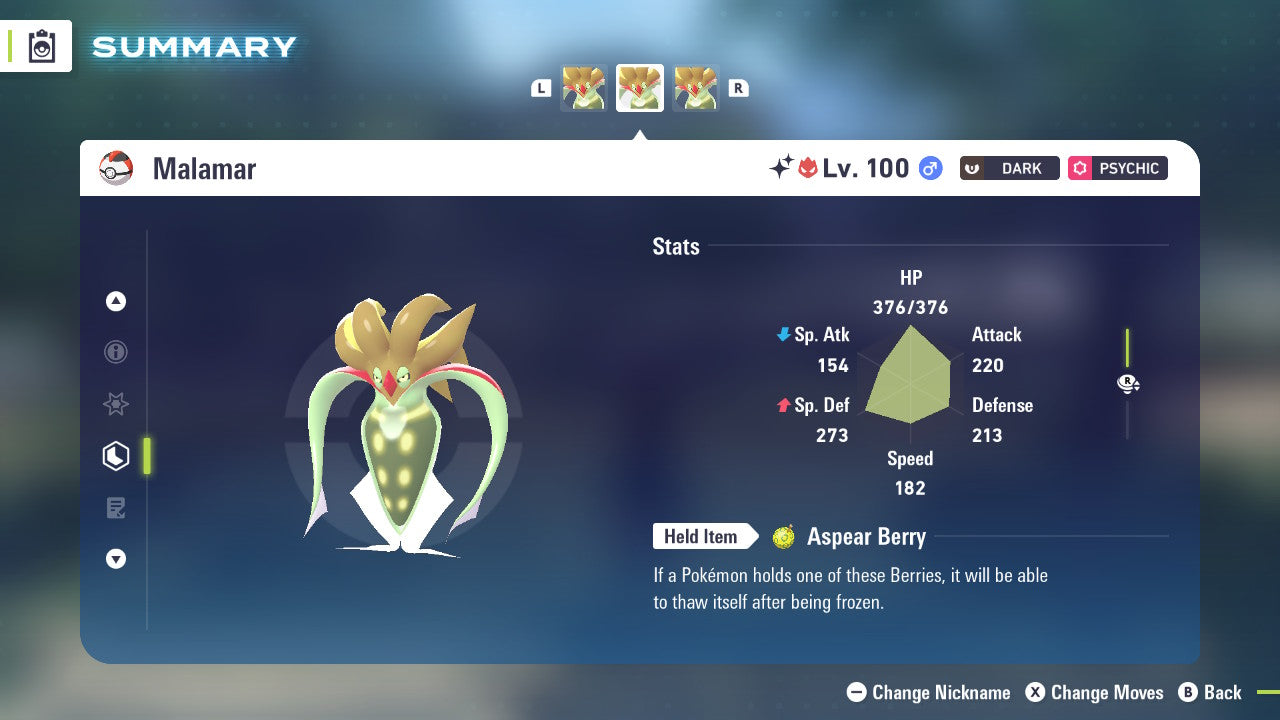Open the info page in the sidebar
This screenshot has width=1280, height=720.
click(116, 352)
